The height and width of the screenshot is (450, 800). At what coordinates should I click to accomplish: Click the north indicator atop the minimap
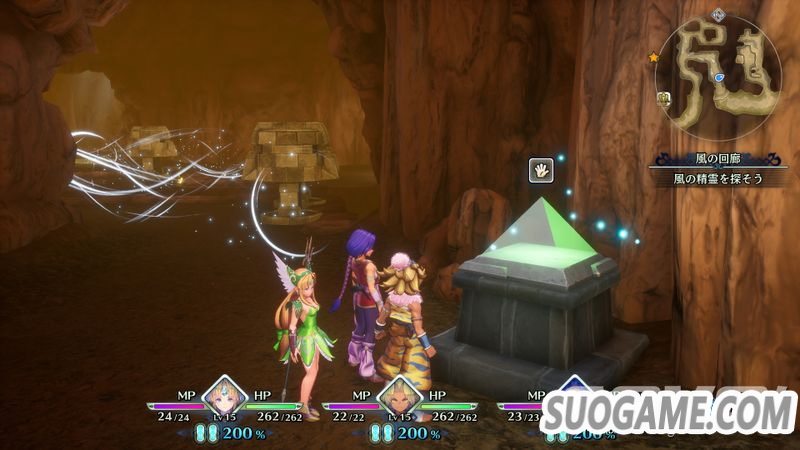[x=718, y=14]
